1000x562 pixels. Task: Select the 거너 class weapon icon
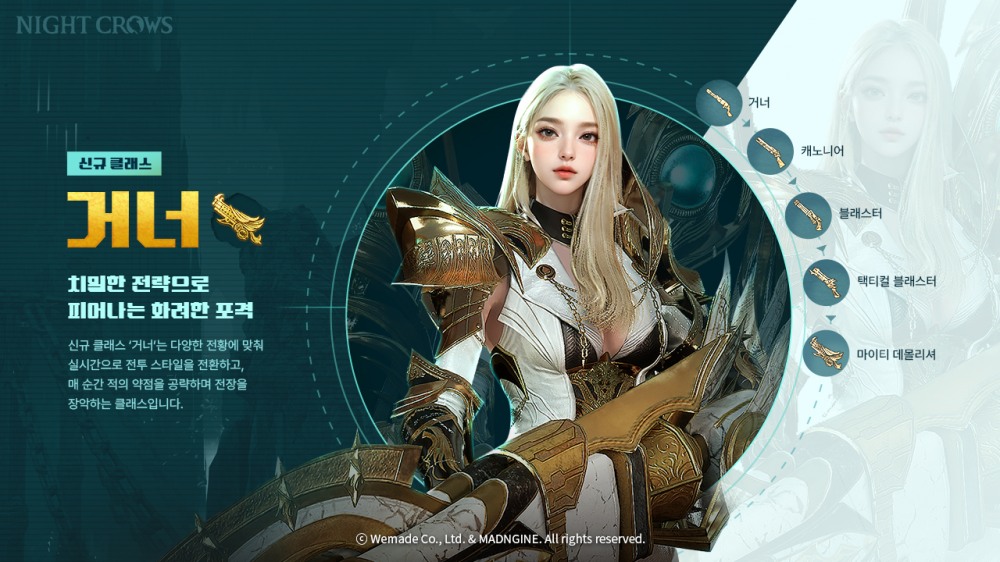click(719, 101)
